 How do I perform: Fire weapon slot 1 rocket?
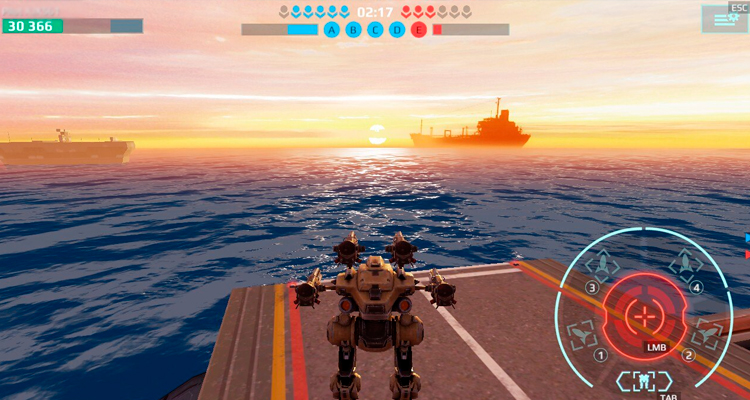click(x=582, y=334)
